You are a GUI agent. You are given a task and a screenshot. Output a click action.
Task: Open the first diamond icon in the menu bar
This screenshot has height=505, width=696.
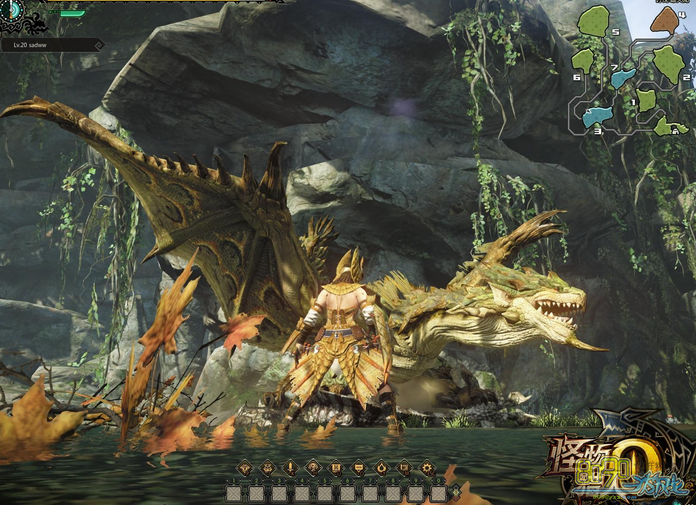(244, 467)
